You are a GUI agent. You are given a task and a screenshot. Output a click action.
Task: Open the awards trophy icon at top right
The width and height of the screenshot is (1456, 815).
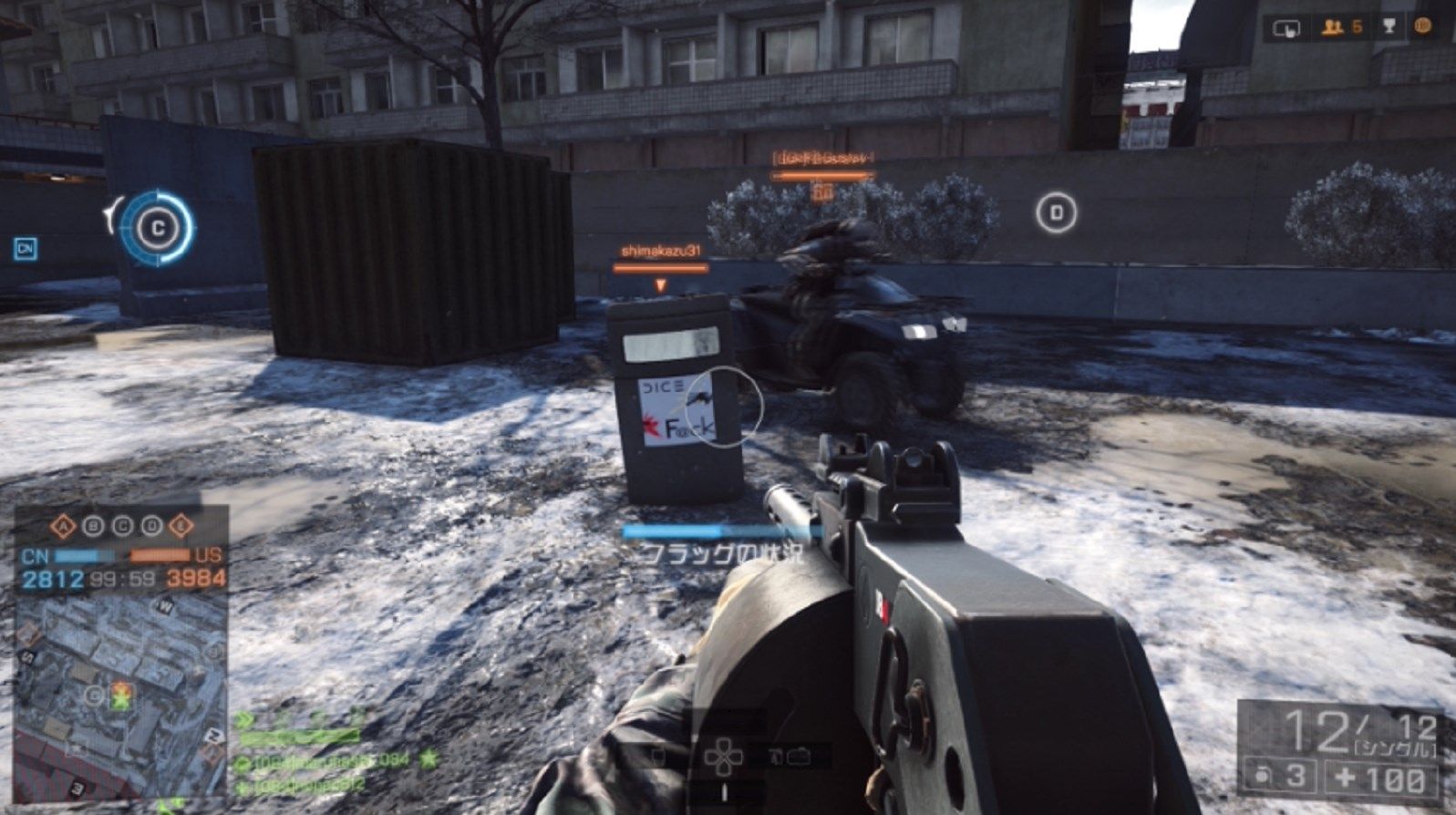pyautogui.click(x=1389, y=26)
